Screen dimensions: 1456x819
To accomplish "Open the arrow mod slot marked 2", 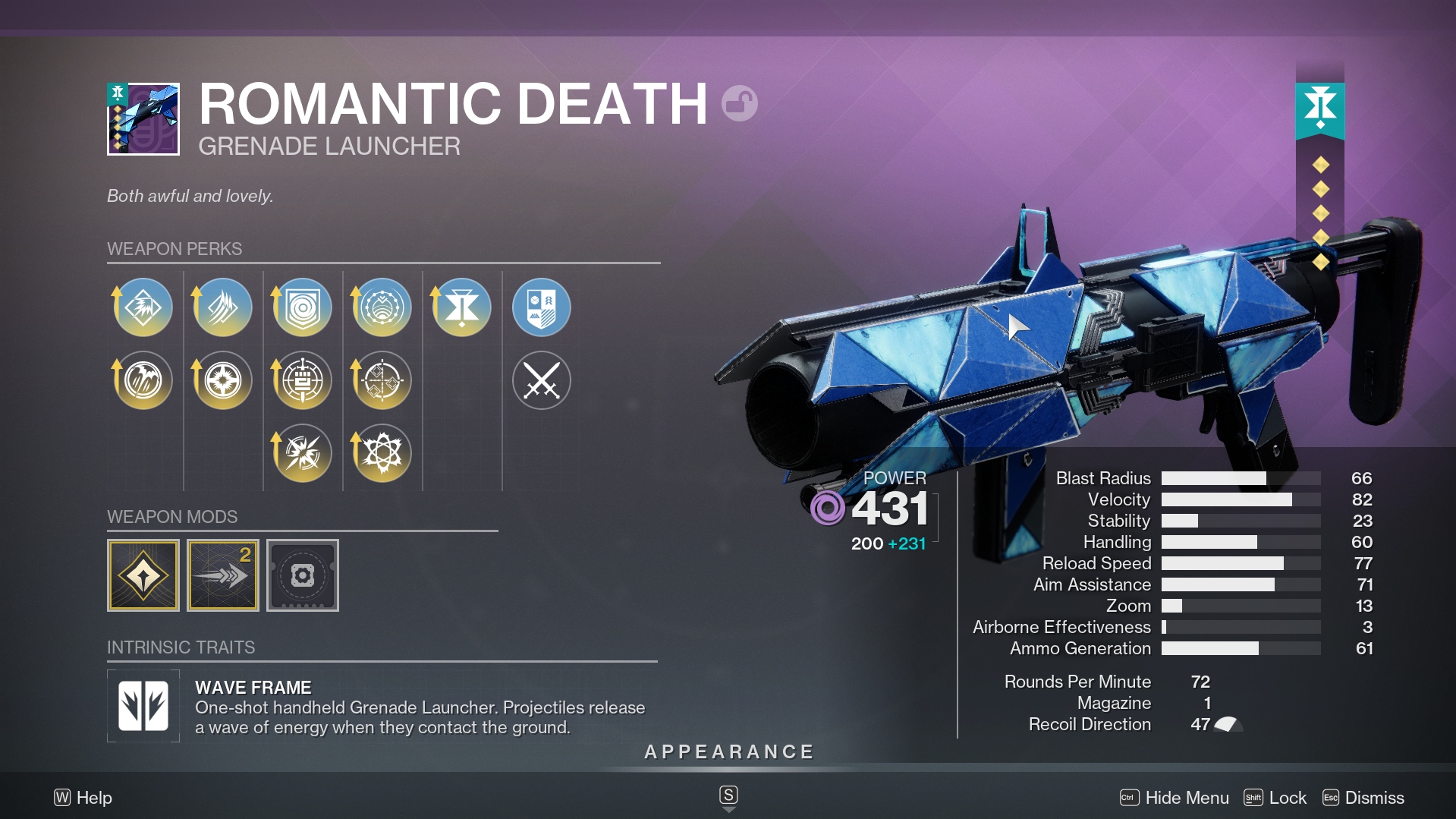I will click(x=223, y=575).
